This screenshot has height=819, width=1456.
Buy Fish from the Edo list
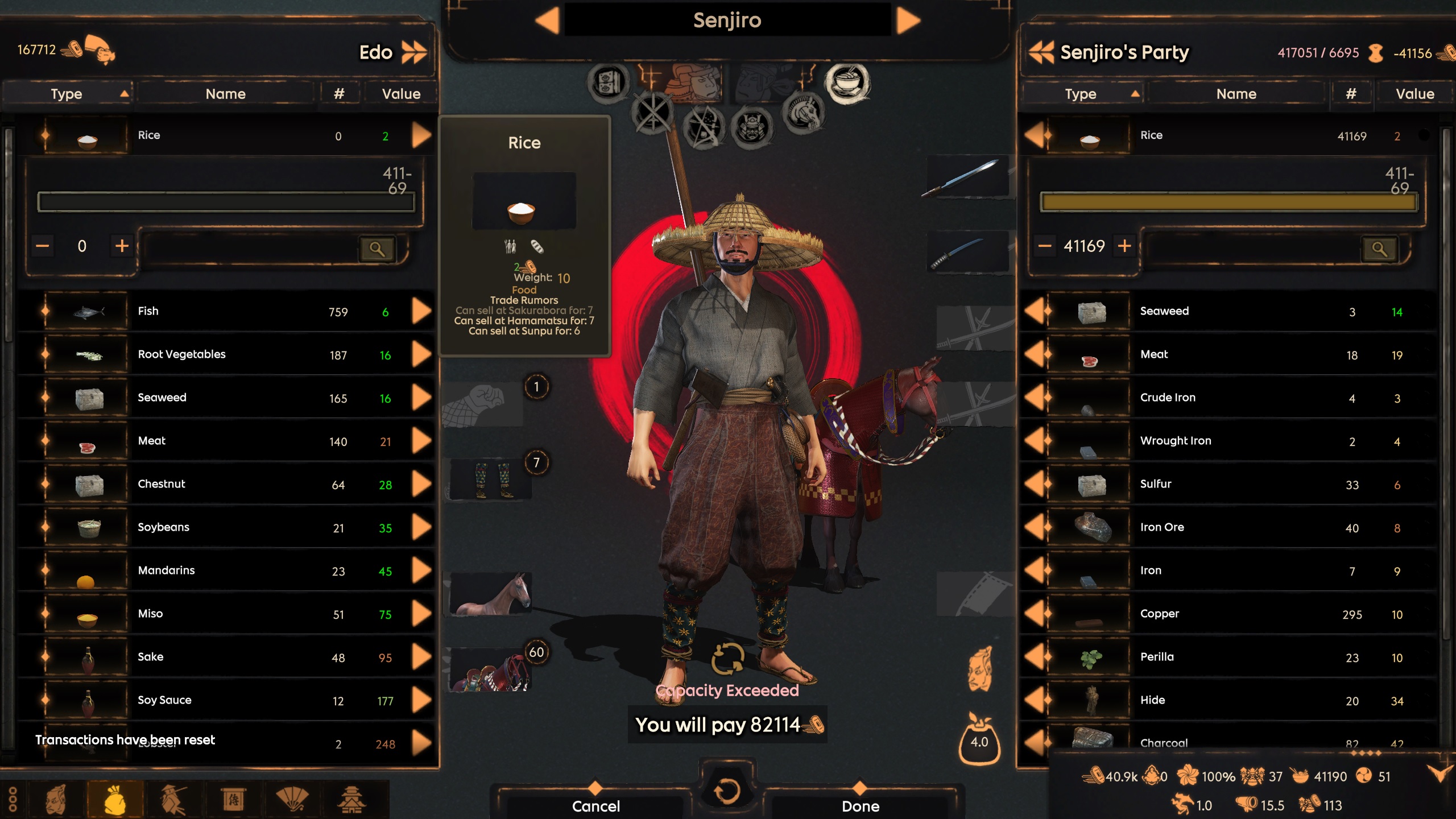click(421, 311)
